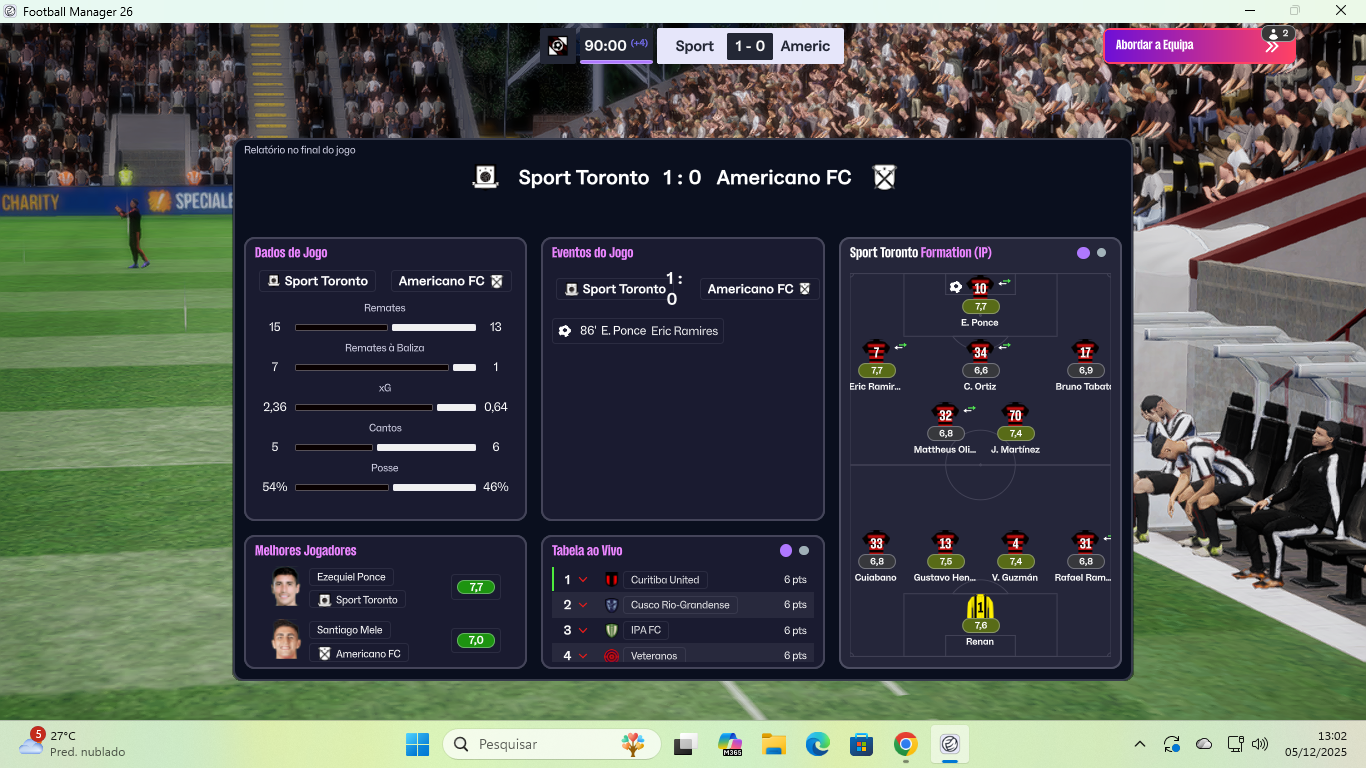
Task: Click the match analysis icon beside the clock
Action: coord(558,46)
